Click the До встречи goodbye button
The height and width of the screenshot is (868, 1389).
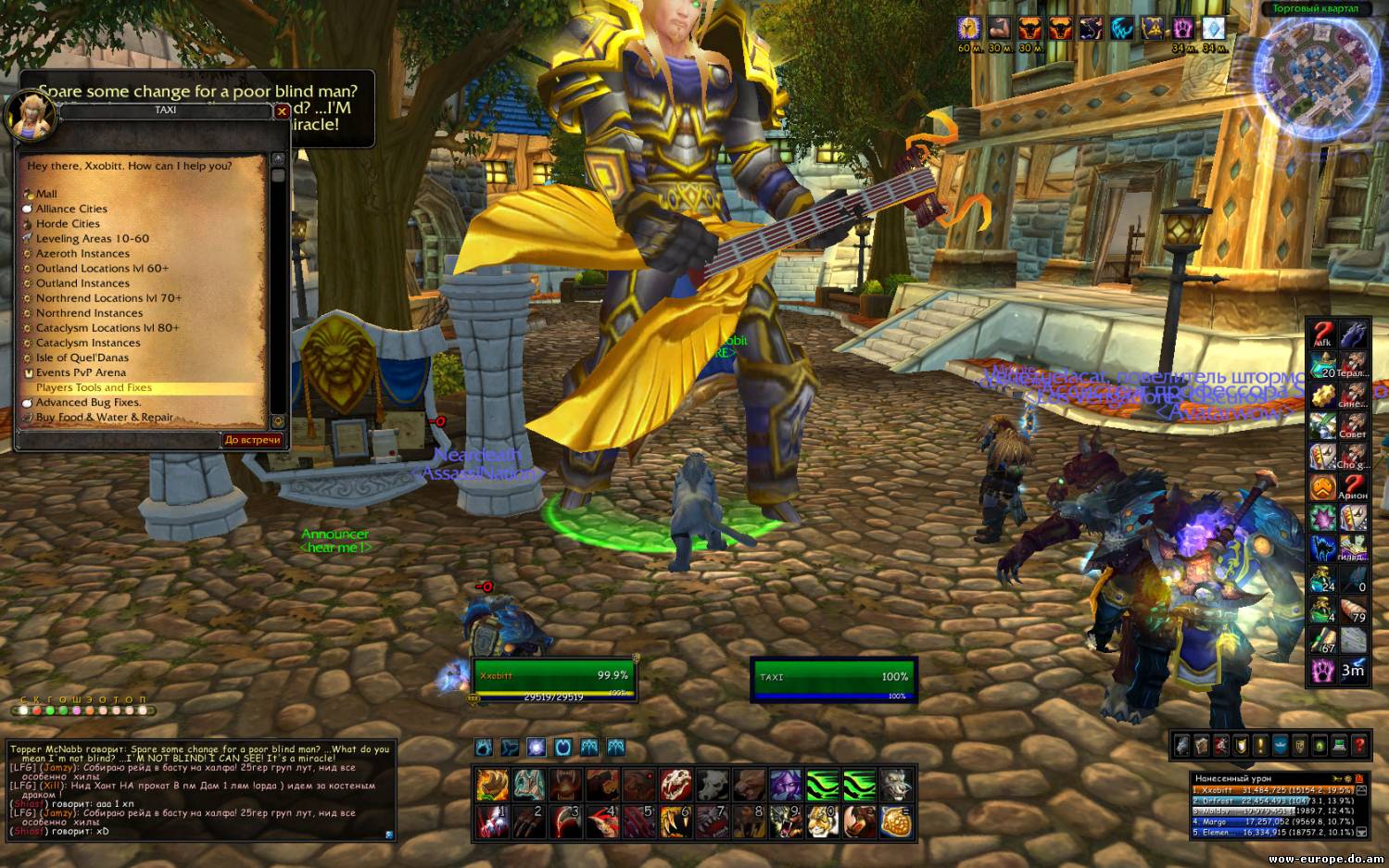click(x=252, y=440)
